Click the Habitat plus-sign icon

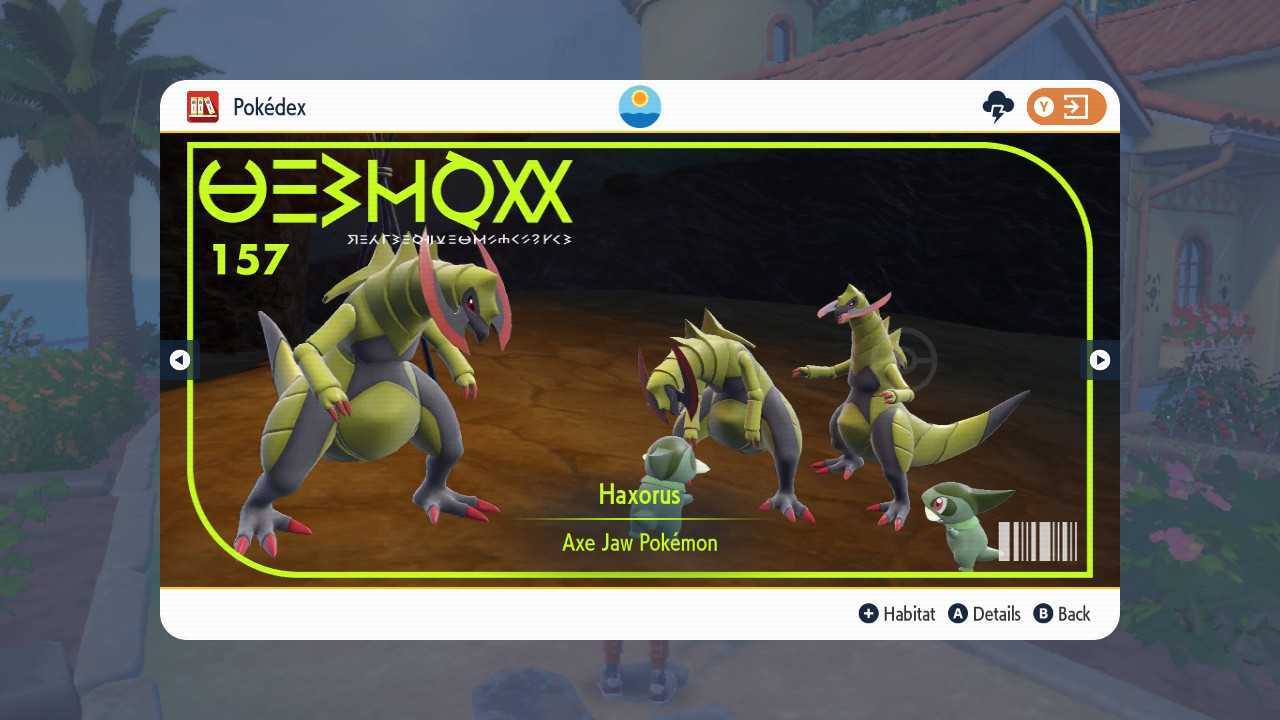click(x=869, y=614)
